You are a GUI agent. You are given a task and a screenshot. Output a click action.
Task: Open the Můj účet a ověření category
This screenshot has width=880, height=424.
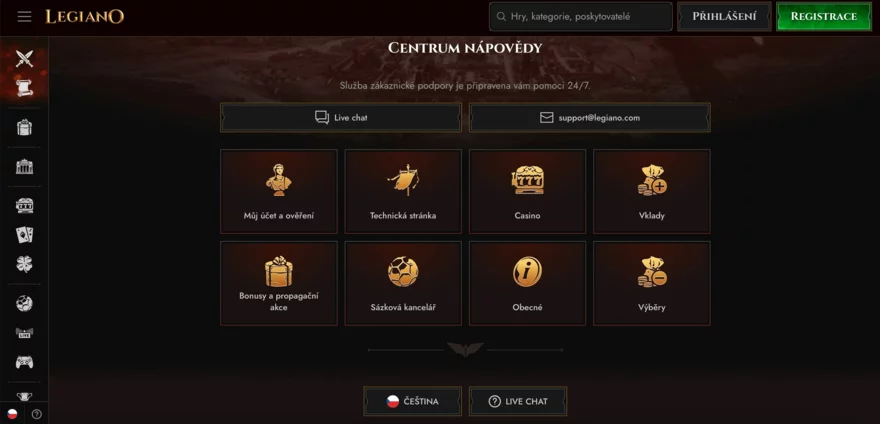pyautogui.click(x=278, y=191)
